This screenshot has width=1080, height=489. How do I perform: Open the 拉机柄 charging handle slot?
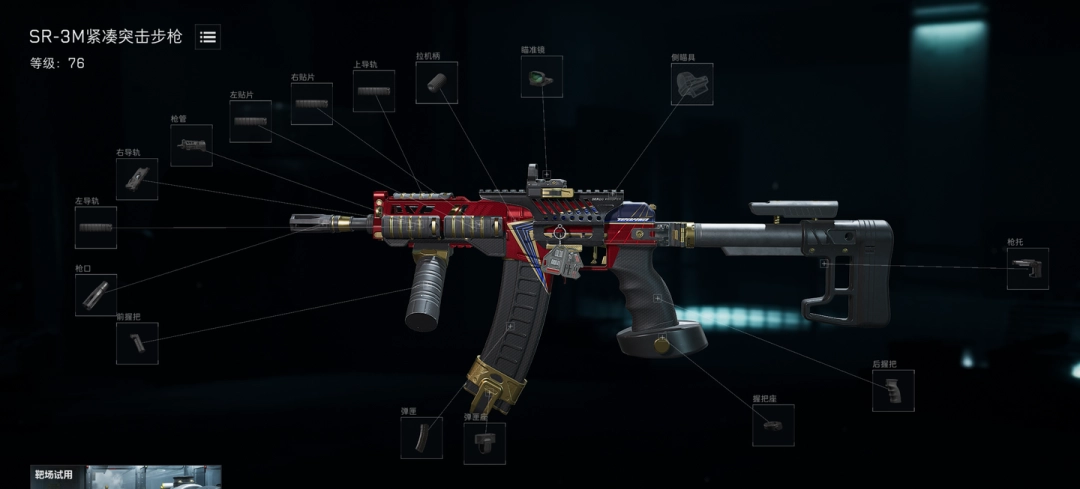(x=437, y=83)
